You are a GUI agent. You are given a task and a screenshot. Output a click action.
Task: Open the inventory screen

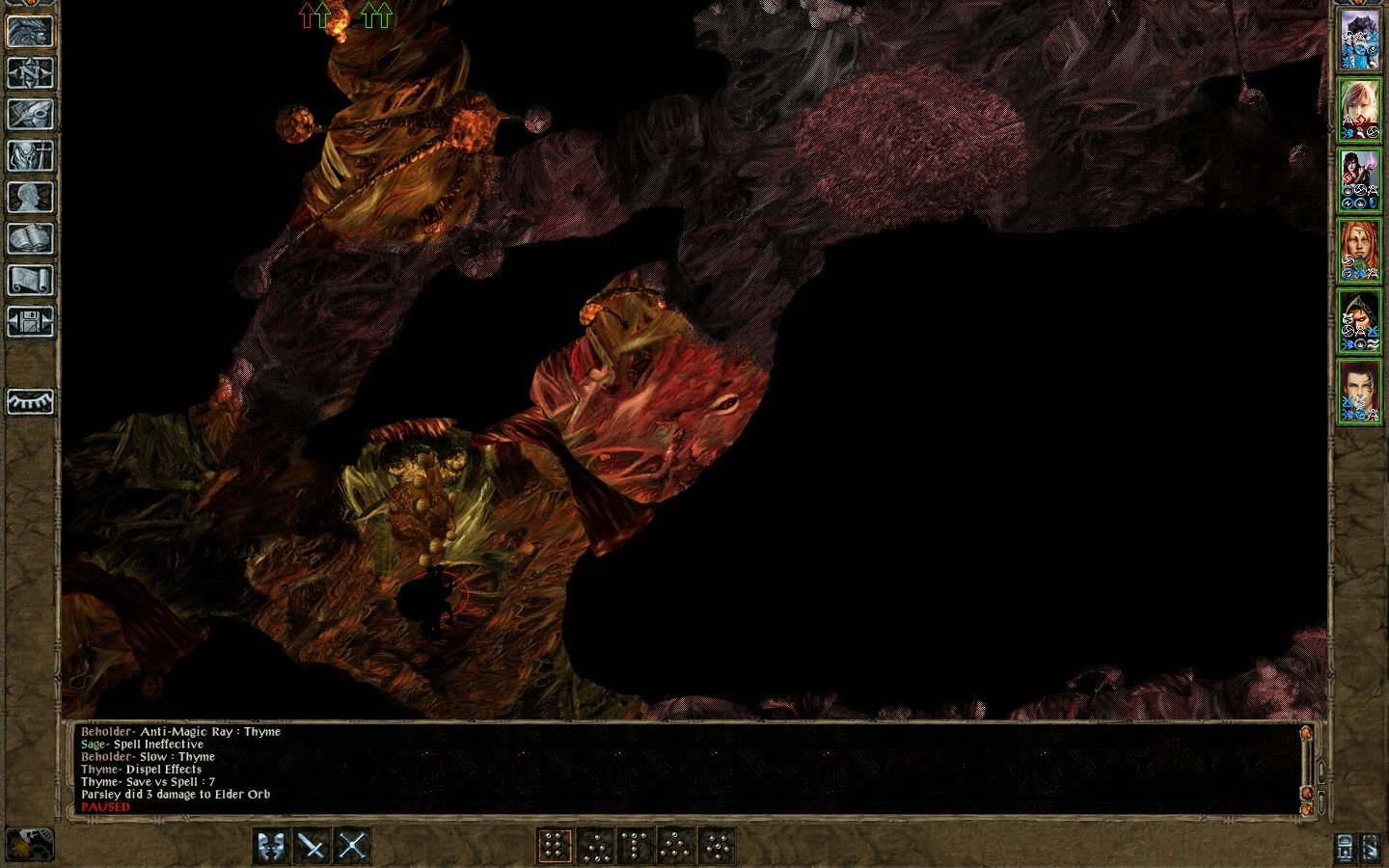click(x=31, y=154)
